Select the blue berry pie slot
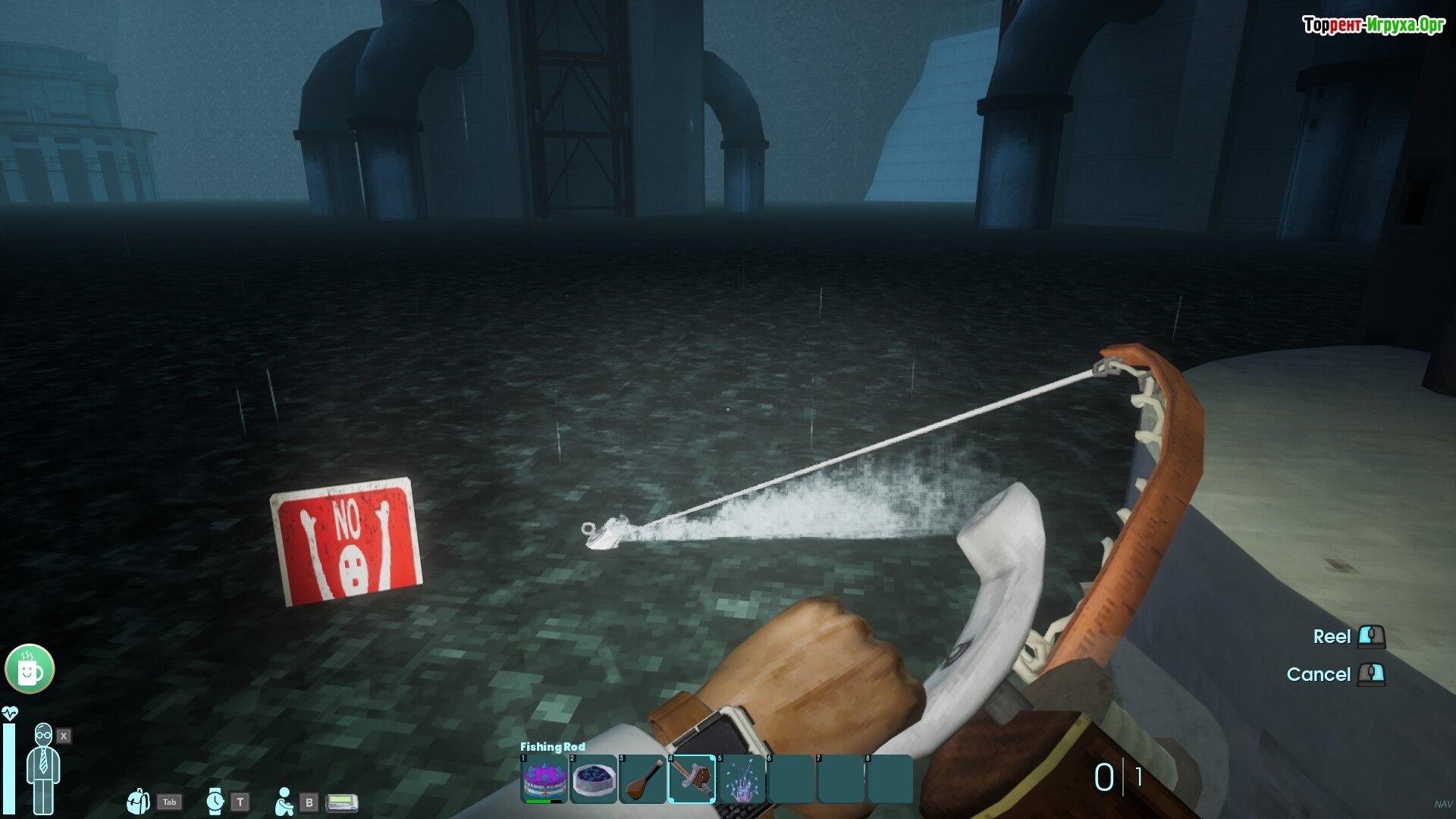The width and height of the screenshot is (1456, 819). 594,780
